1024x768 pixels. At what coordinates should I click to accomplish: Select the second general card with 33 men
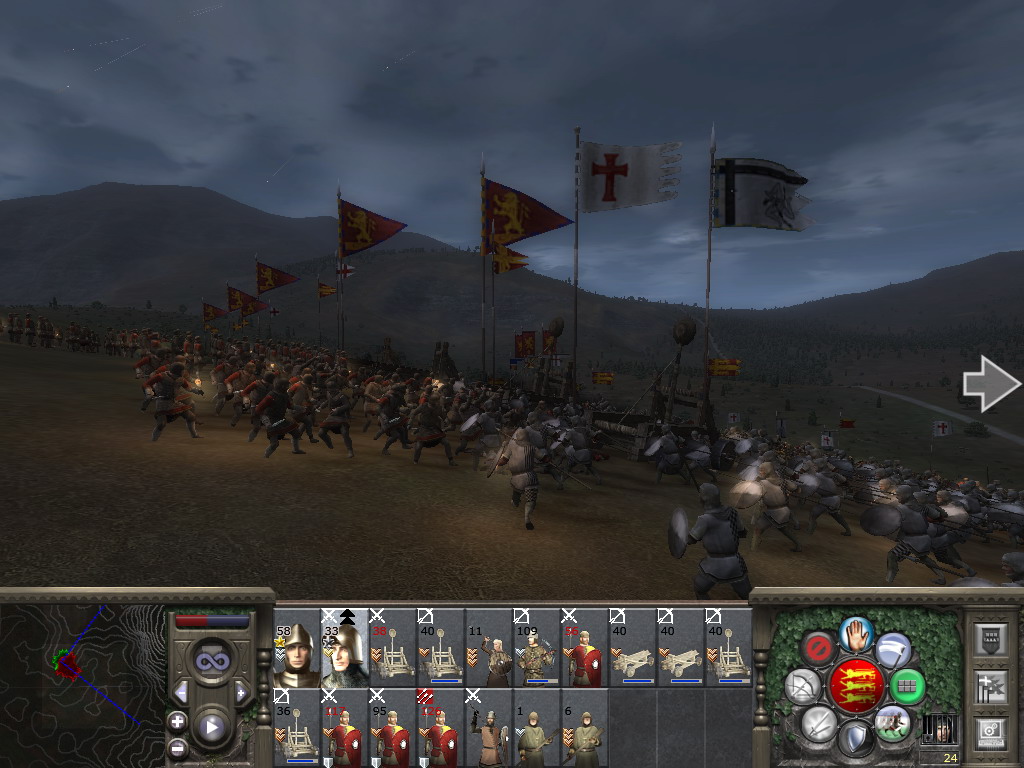point(344,647)
